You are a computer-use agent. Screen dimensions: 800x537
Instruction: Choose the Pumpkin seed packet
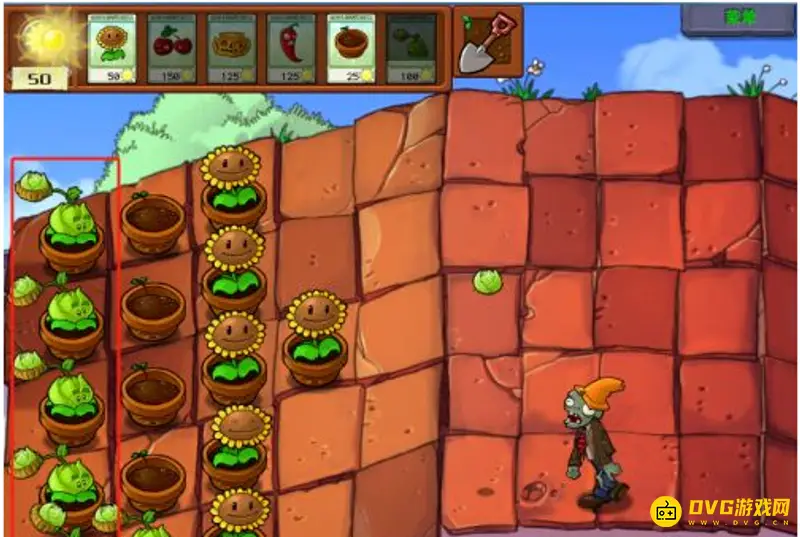[x=231, y=47]
